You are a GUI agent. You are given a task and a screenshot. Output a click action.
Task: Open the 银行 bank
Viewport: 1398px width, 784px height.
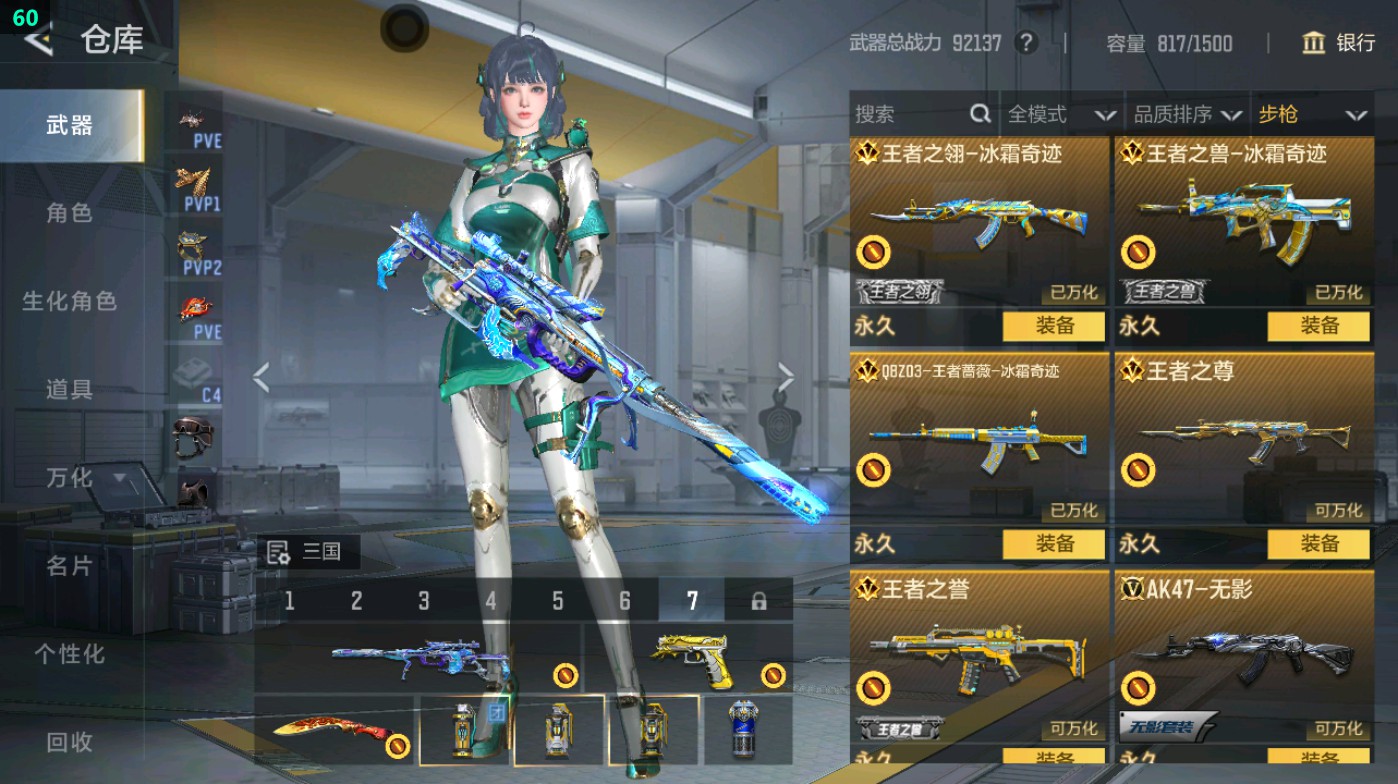[x=1339, y=43]
